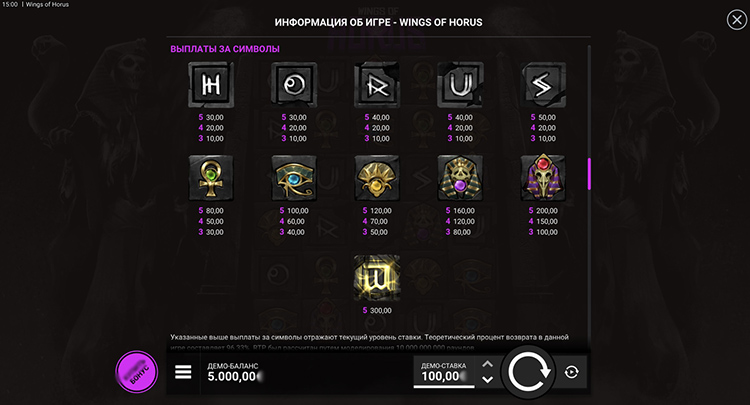Spin the reels with the circular arrow button
The image size is (750, 405).
tap(526, 372)
